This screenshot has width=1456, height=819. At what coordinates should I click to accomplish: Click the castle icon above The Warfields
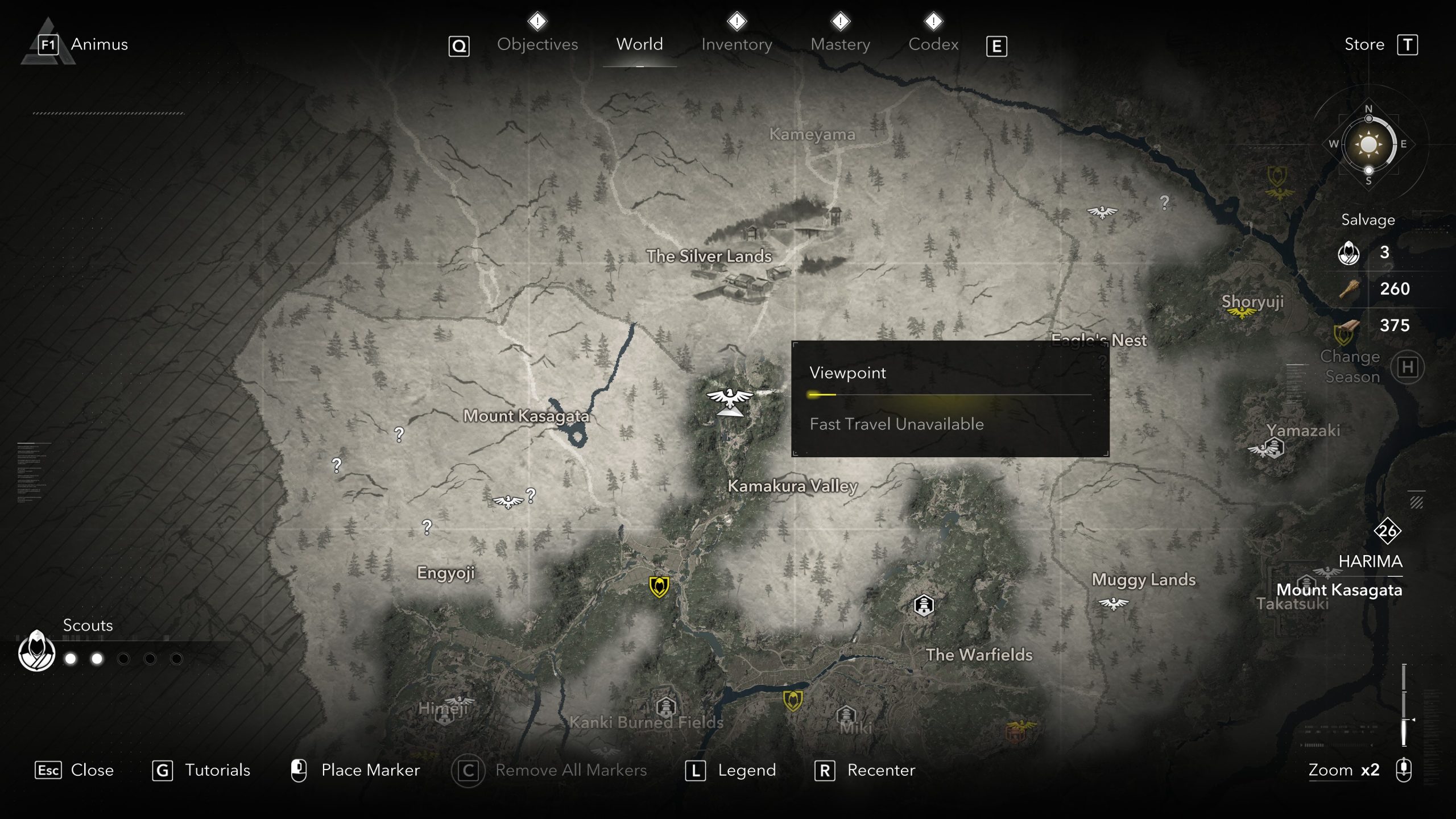coord(924,605)
